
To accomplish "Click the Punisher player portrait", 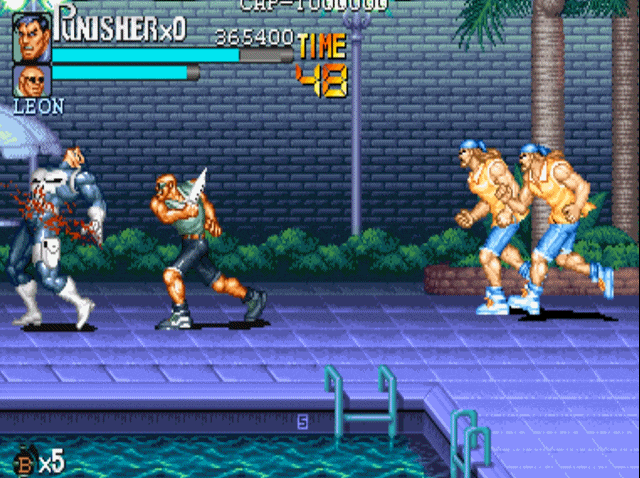I will tap(31, 38).
